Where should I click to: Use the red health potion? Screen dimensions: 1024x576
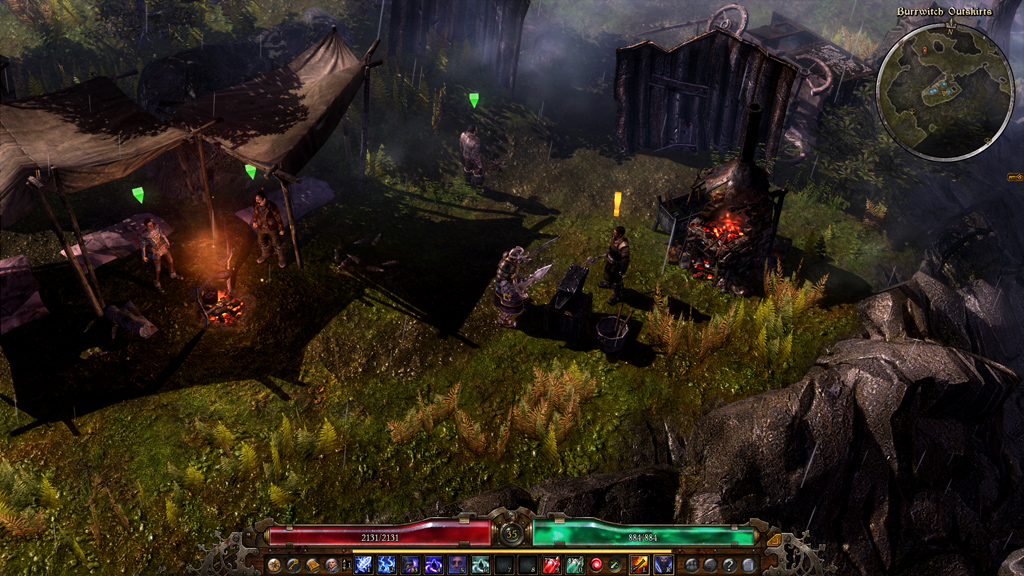click(550, 566)
